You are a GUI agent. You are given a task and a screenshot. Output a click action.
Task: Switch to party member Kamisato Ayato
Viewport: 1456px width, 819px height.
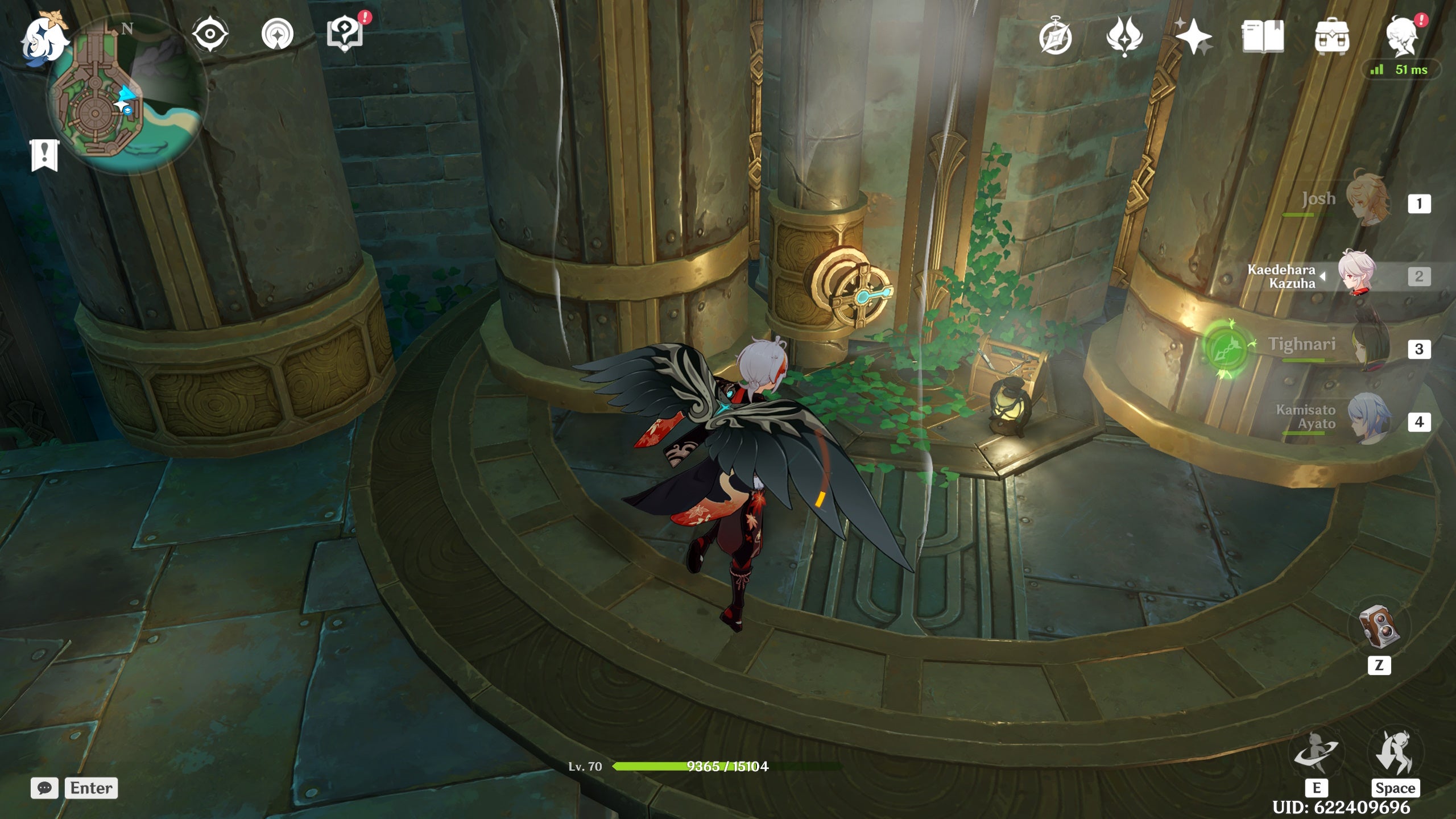1370,420
